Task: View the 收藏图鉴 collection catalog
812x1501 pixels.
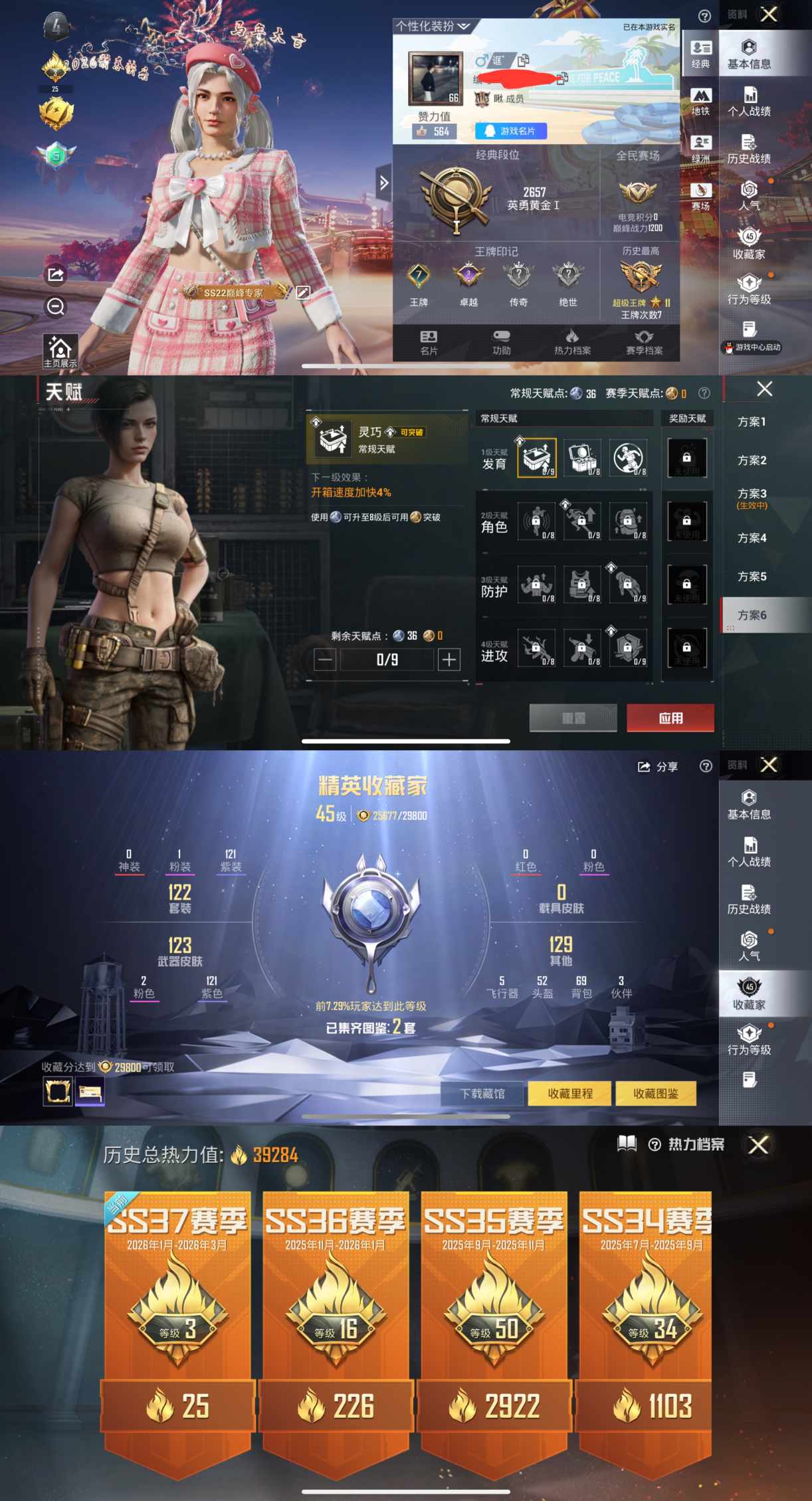Action: tap(655, 1093)
